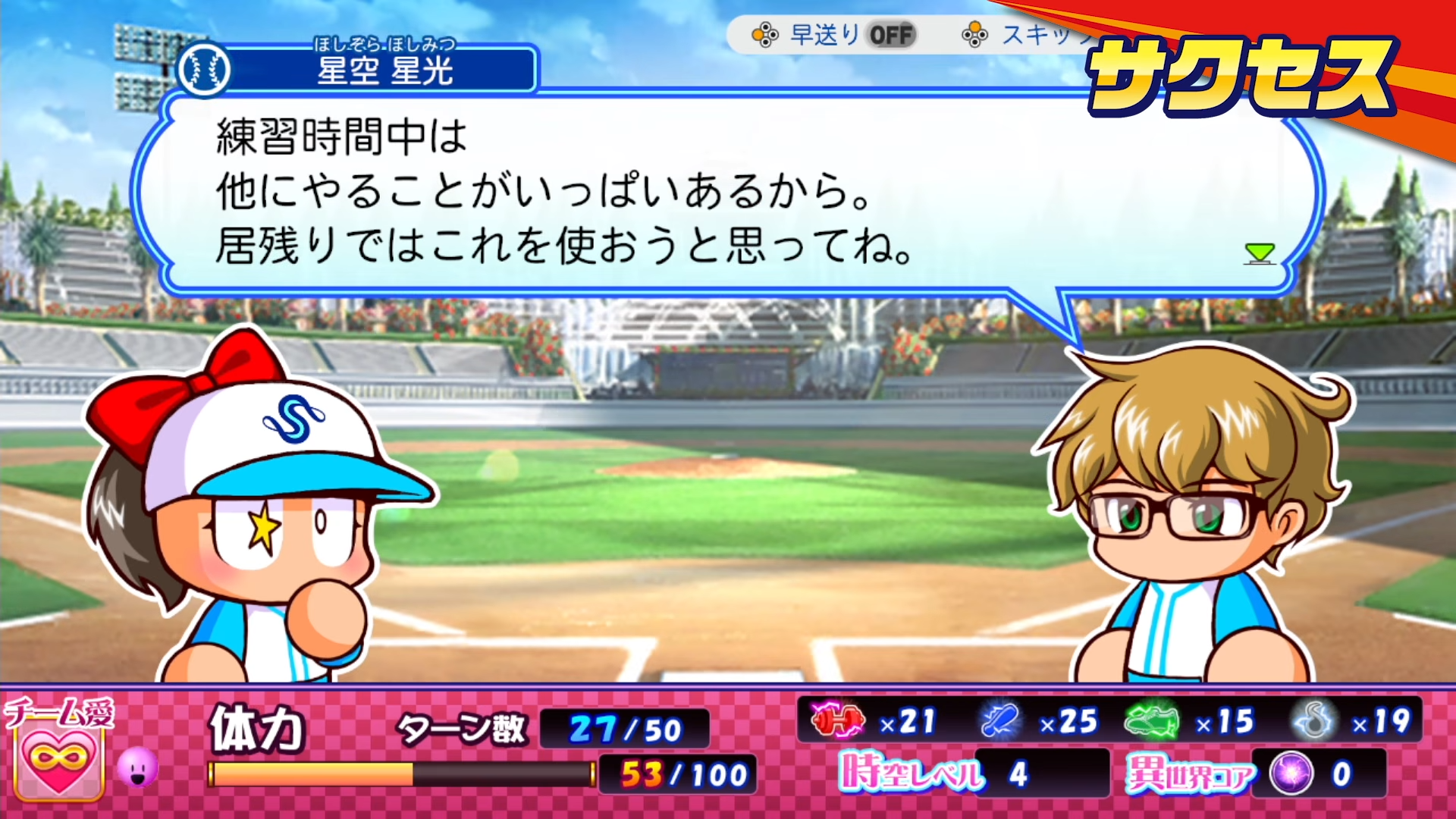Click the purple 異世界コア orb icon
This screenshot has width=1456, height=819.
1292,774
